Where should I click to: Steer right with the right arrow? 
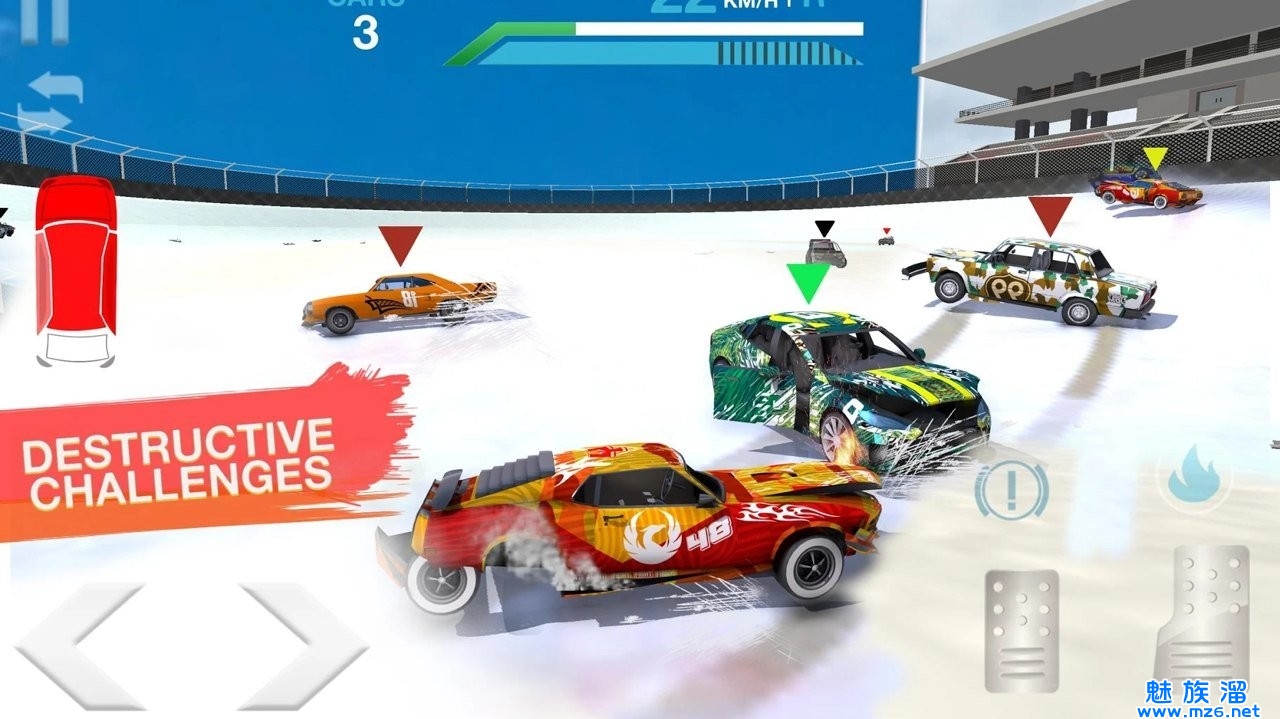[302, 647]
